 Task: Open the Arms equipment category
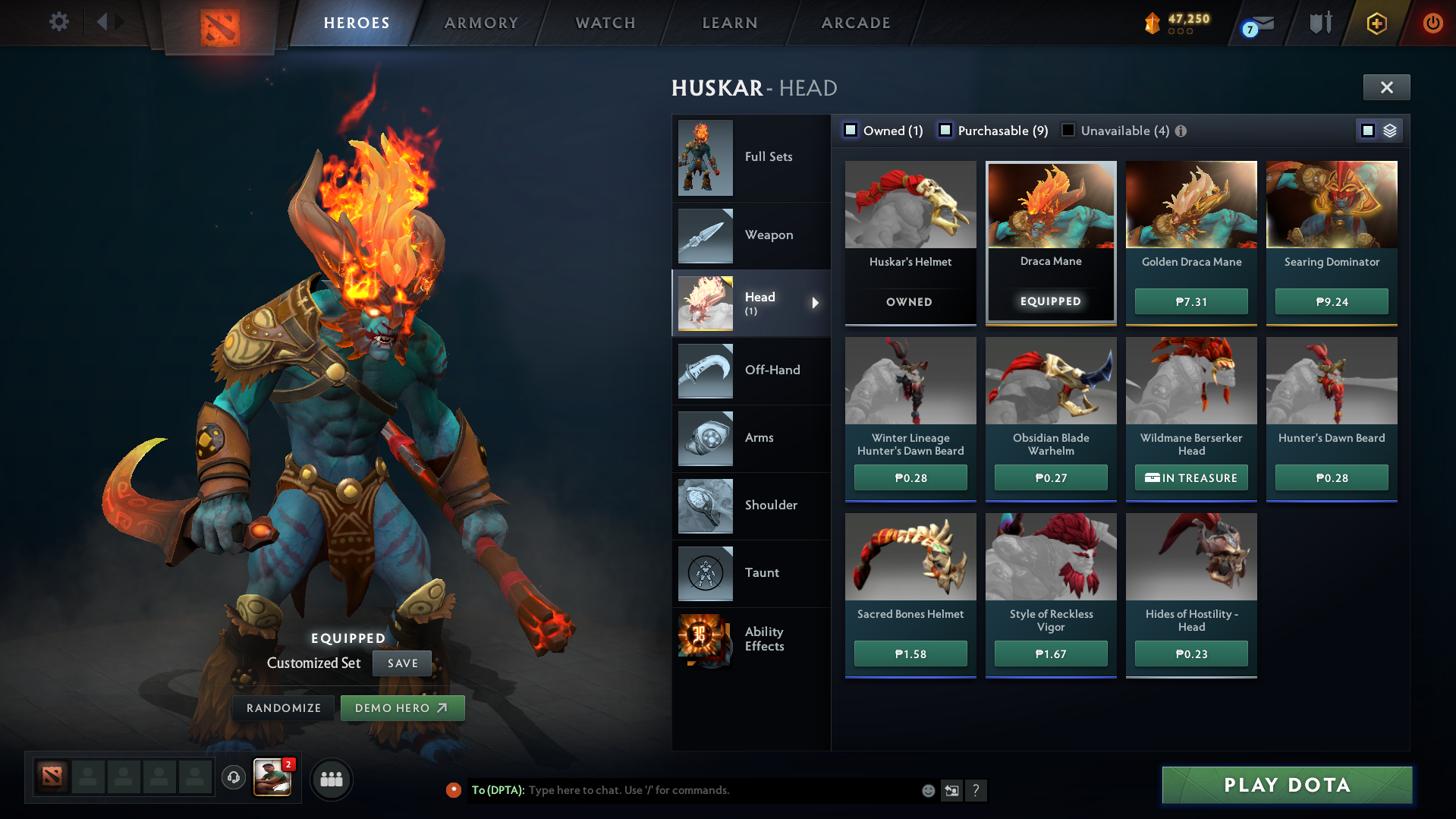tap(758, 438)
